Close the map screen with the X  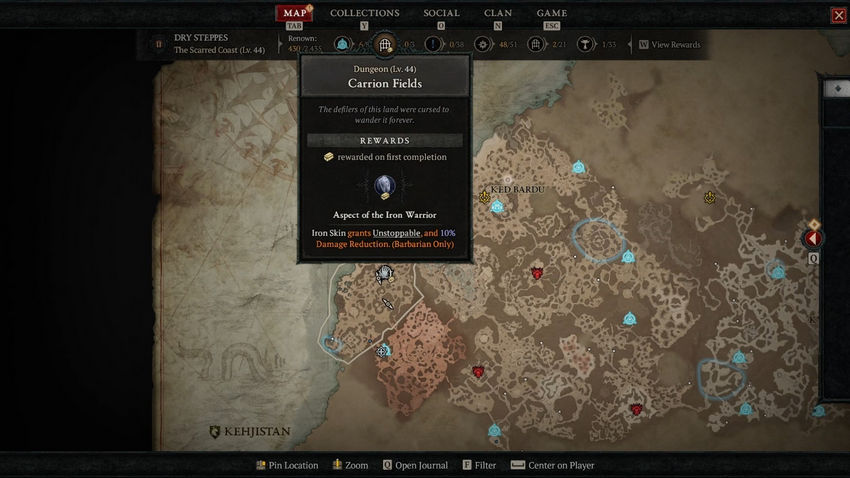tap(838, 15)
